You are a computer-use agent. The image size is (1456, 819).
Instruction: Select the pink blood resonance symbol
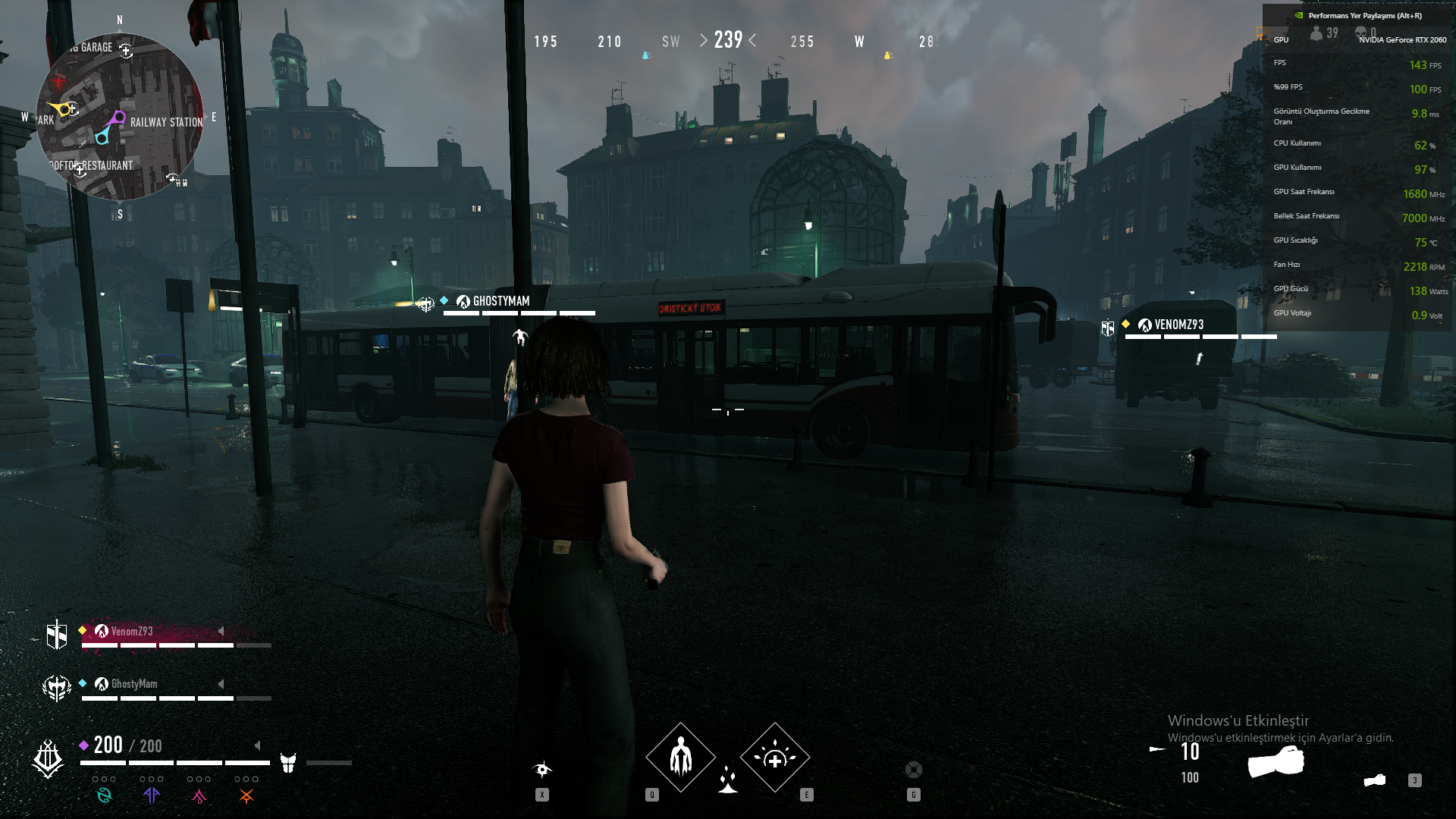click(x=199, y=795)
